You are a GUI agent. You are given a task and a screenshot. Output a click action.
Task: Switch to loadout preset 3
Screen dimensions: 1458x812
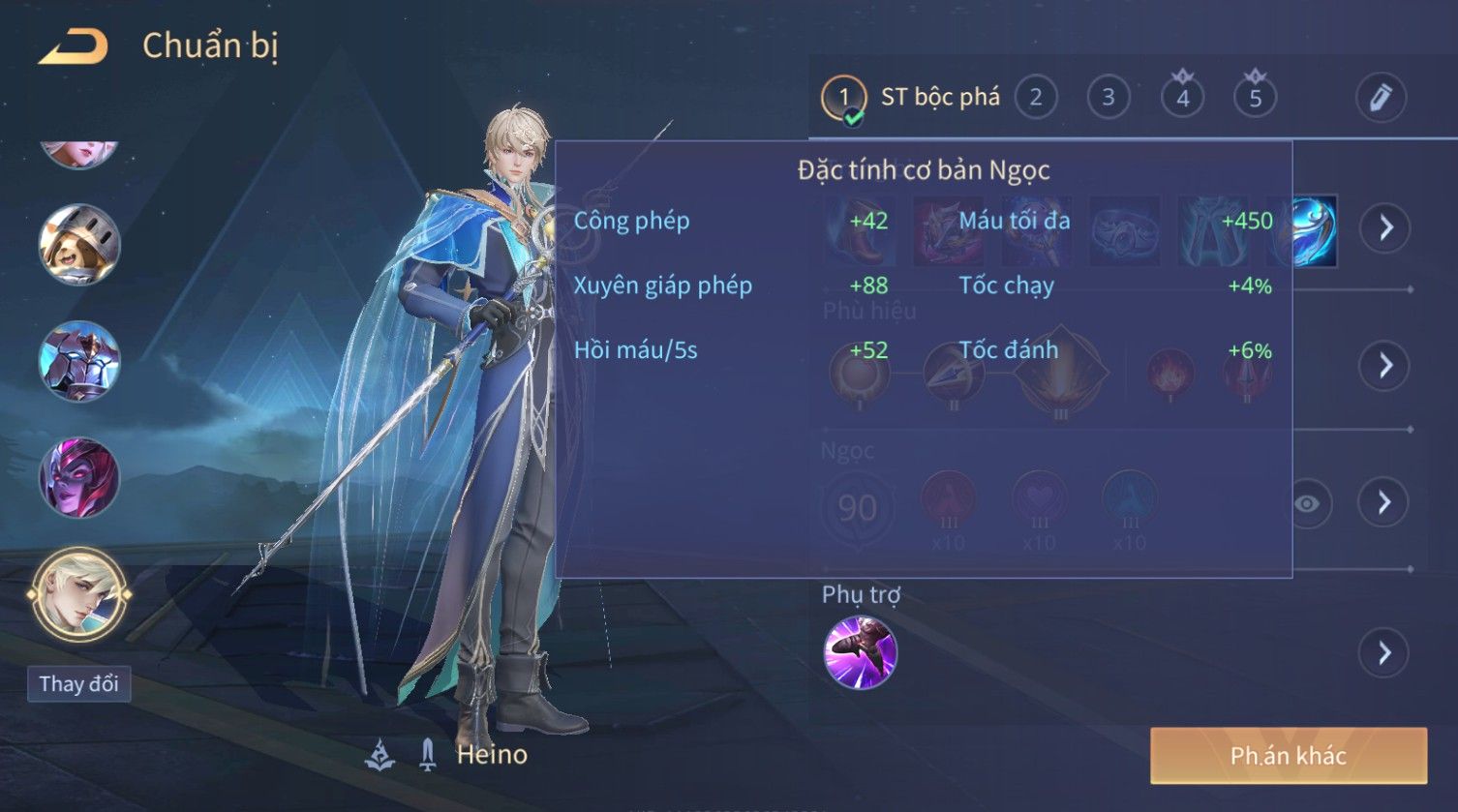pyautogui.click(x=1109, y=98)
